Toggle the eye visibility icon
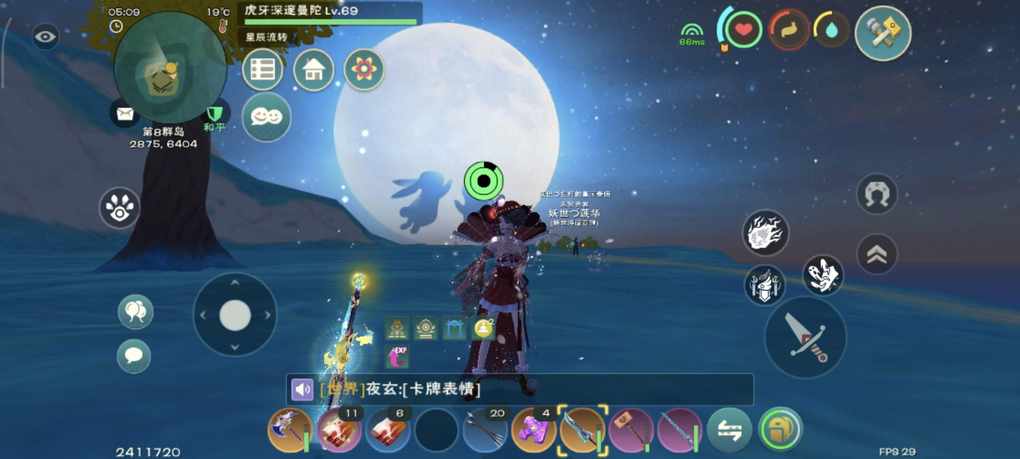This screenshot has height=459, width=1020. (45, 38)
